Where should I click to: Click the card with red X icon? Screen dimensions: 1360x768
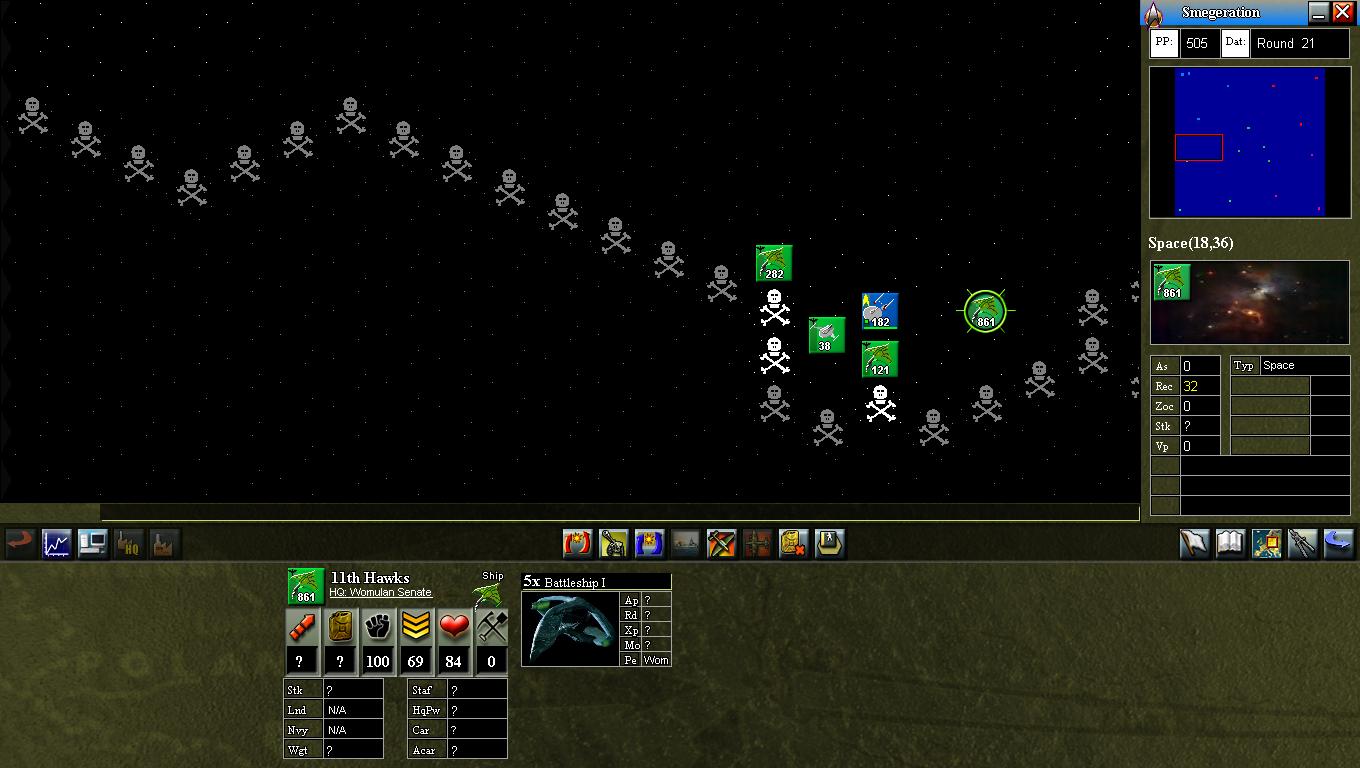(x=794, y=544)
